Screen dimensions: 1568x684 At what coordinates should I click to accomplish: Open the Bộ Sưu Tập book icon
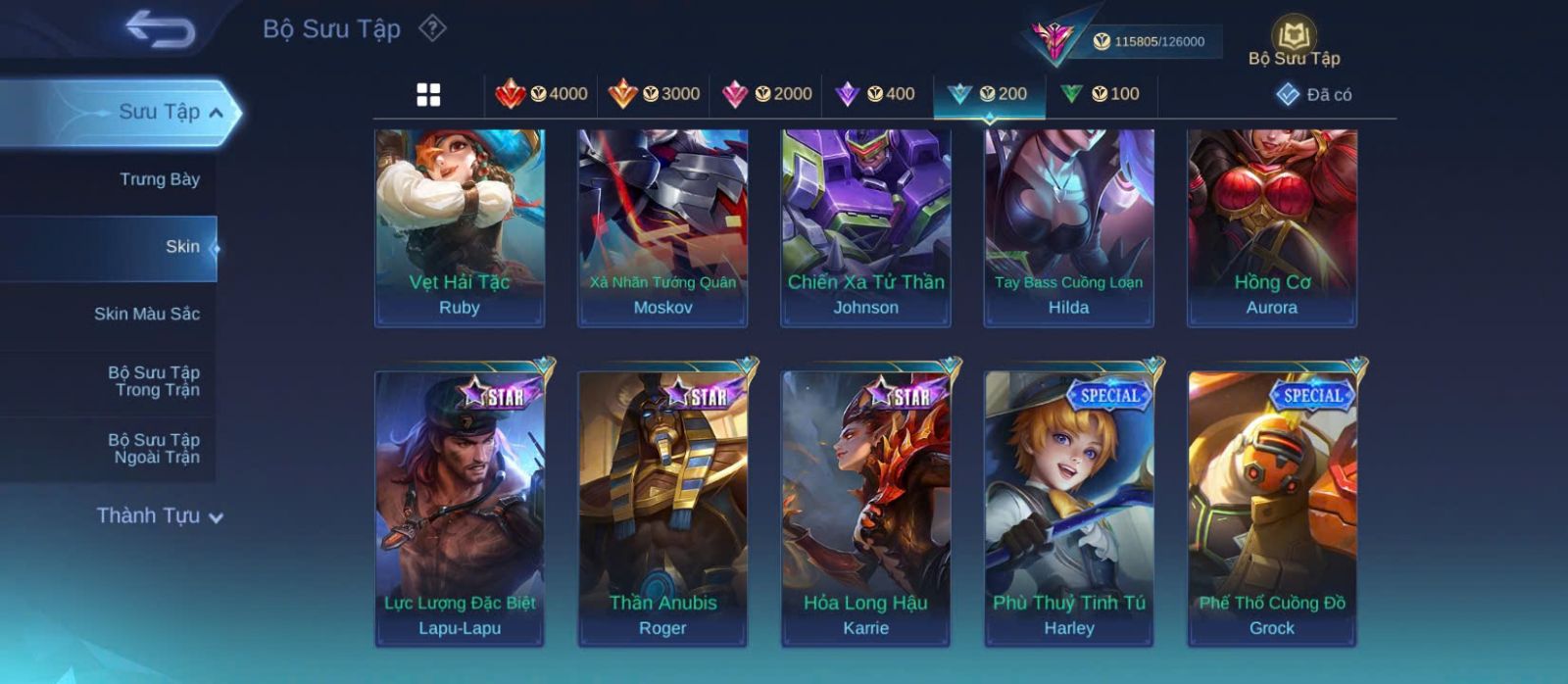[x=1294, y=43]
